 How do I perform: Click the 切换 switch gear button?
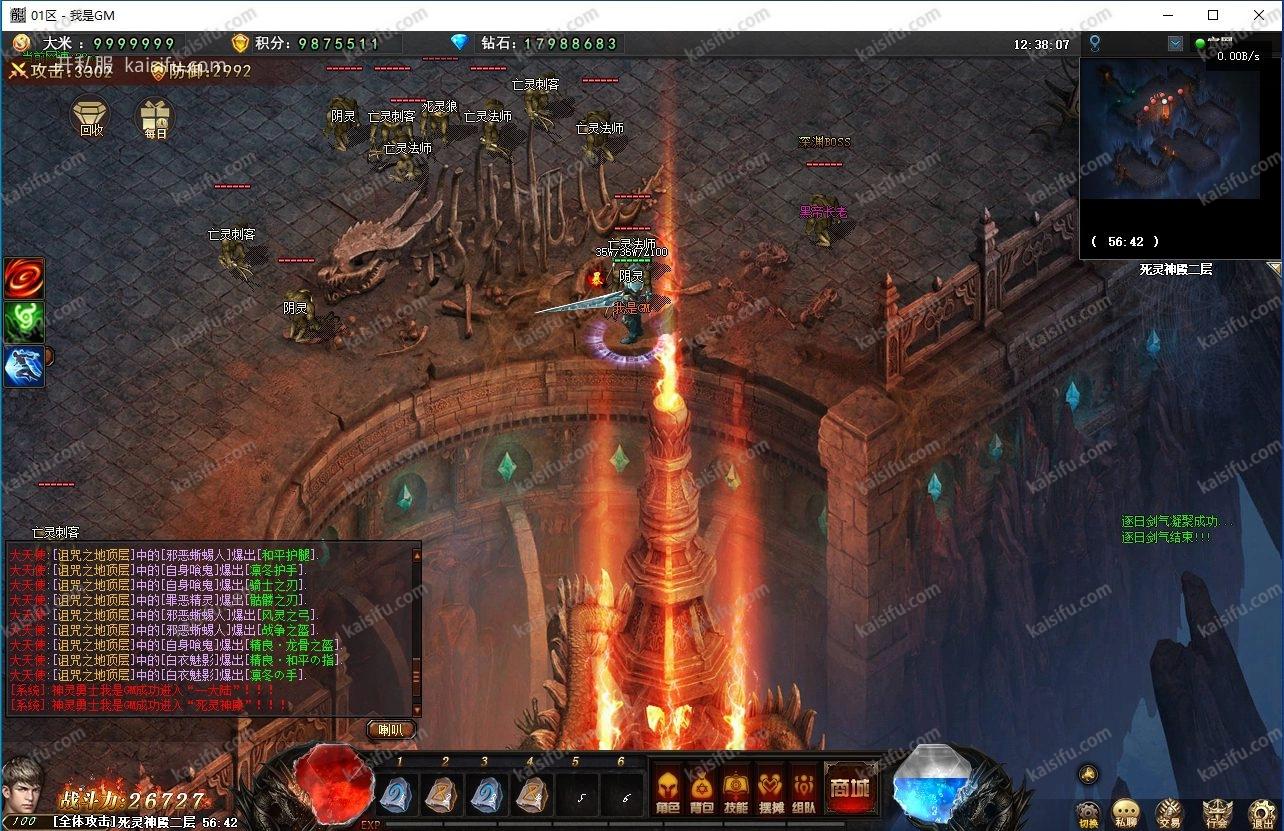pos(1089,813)
